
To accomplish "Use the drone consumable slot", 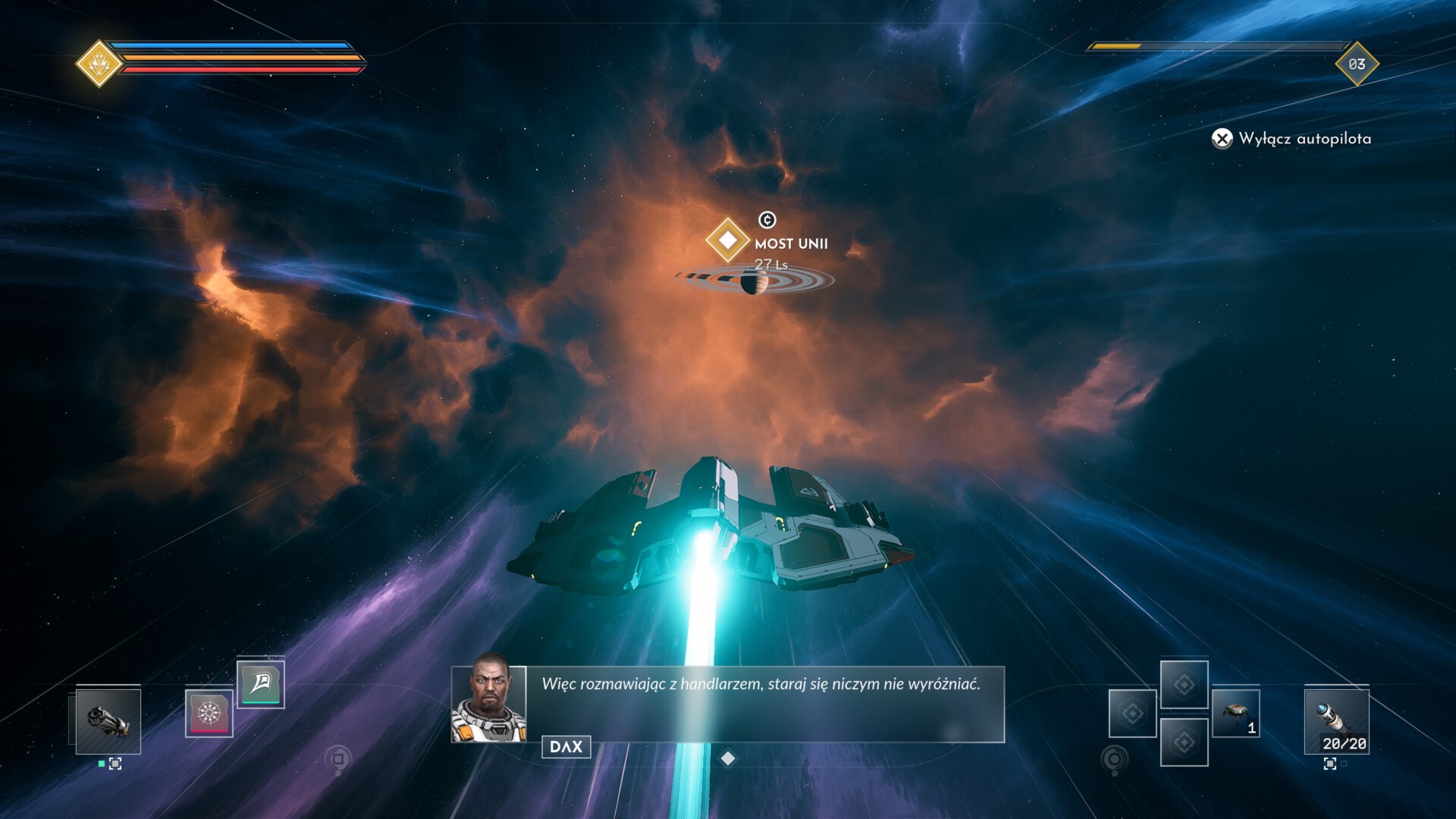I will [x=1235, y=714].
